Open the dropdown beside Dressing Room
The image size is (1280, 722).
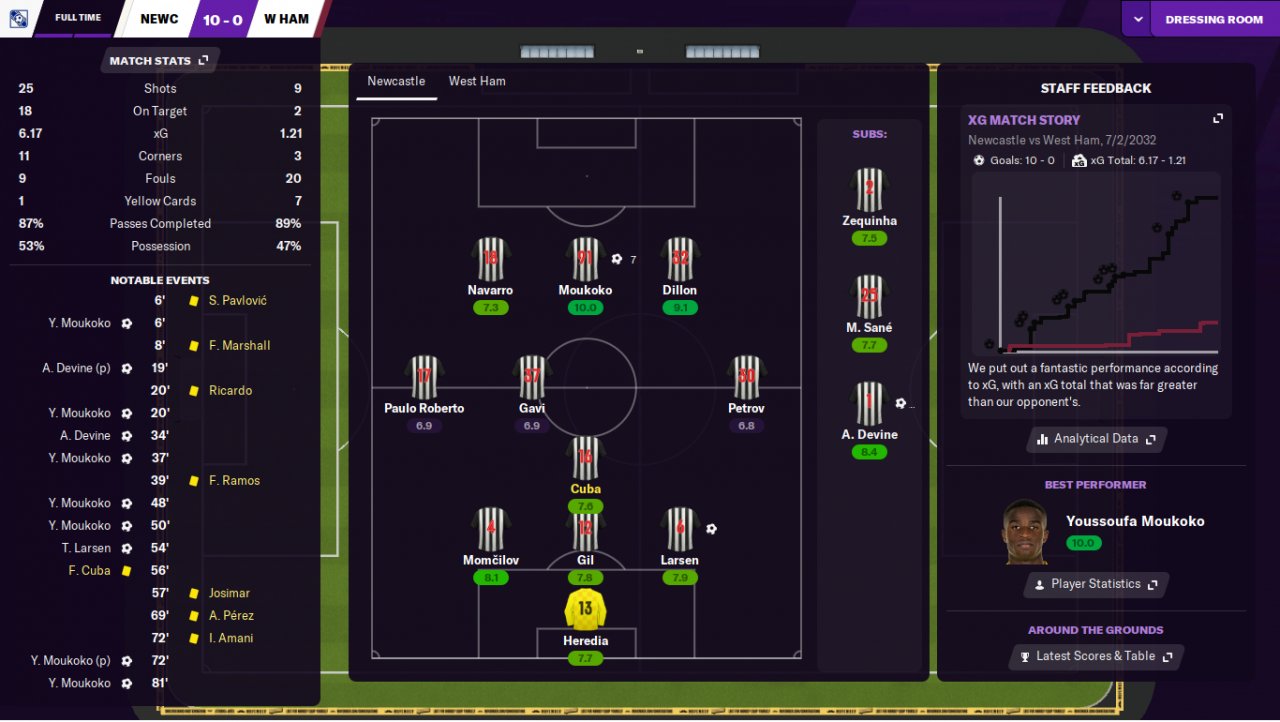tap(1137, 19)
